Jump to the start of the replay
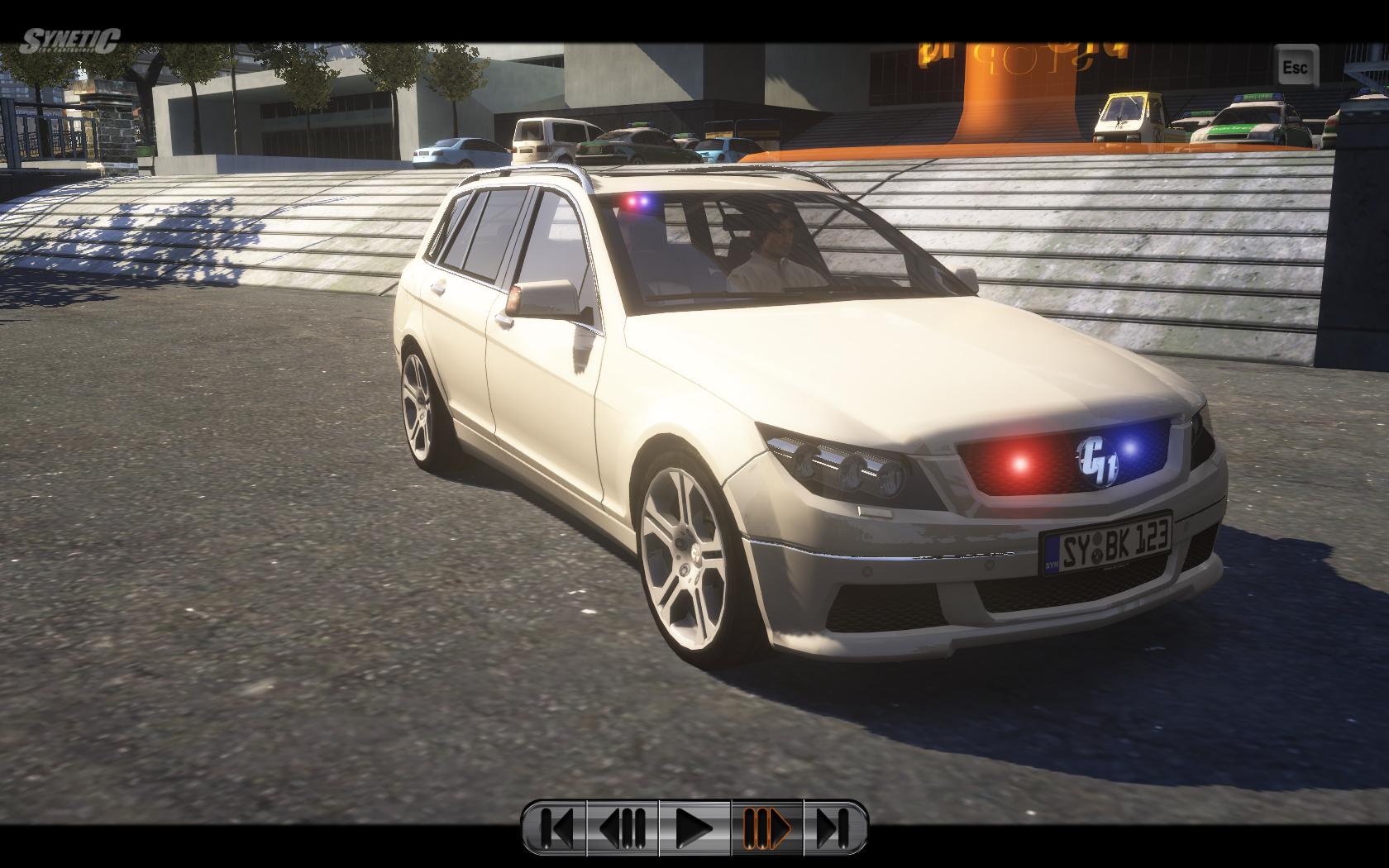 [x=557, y=826]
